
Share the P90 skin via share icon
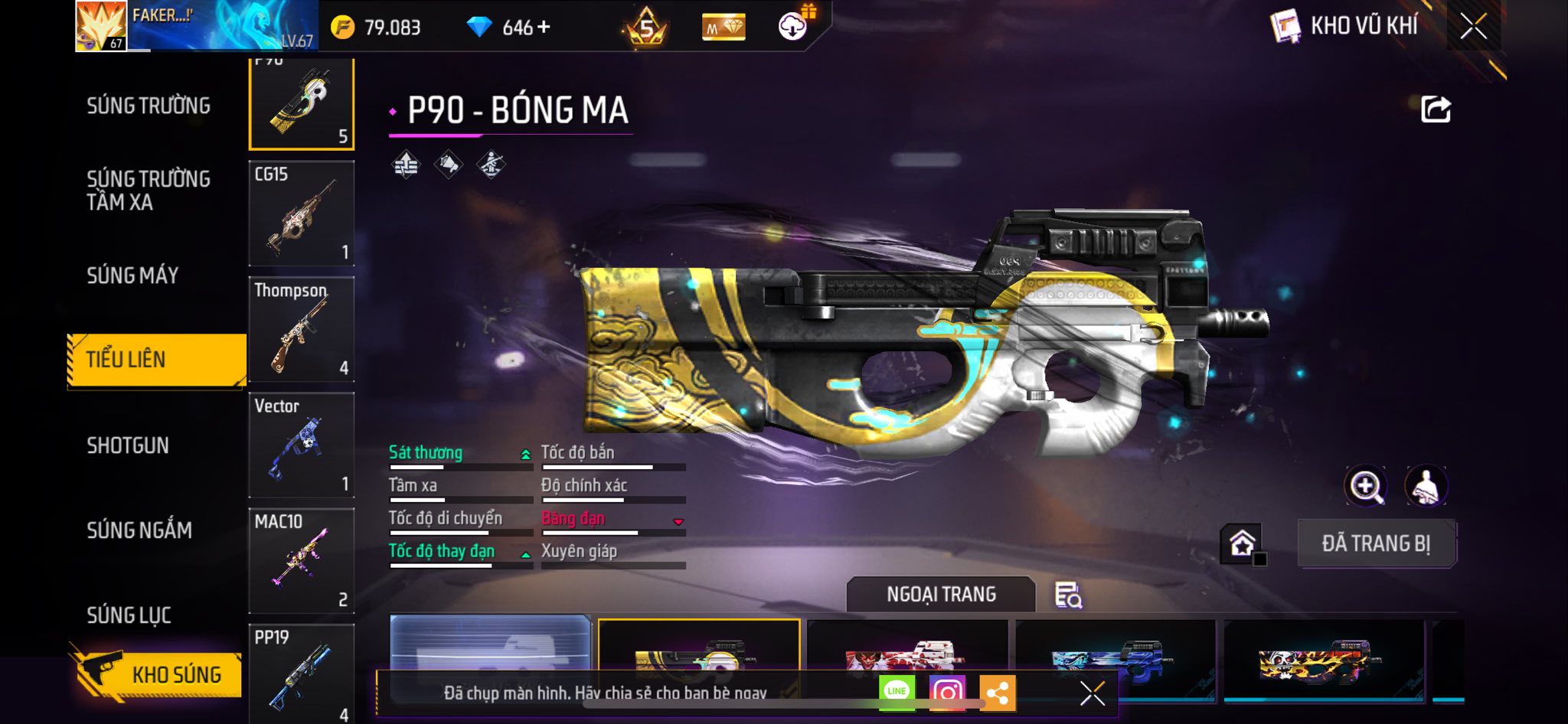[1436, 109]
